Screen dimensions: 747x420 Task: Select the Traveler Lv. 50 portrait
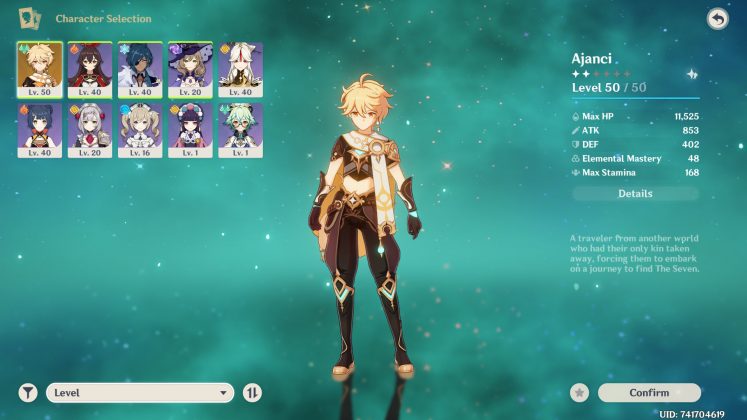point(40,68)
